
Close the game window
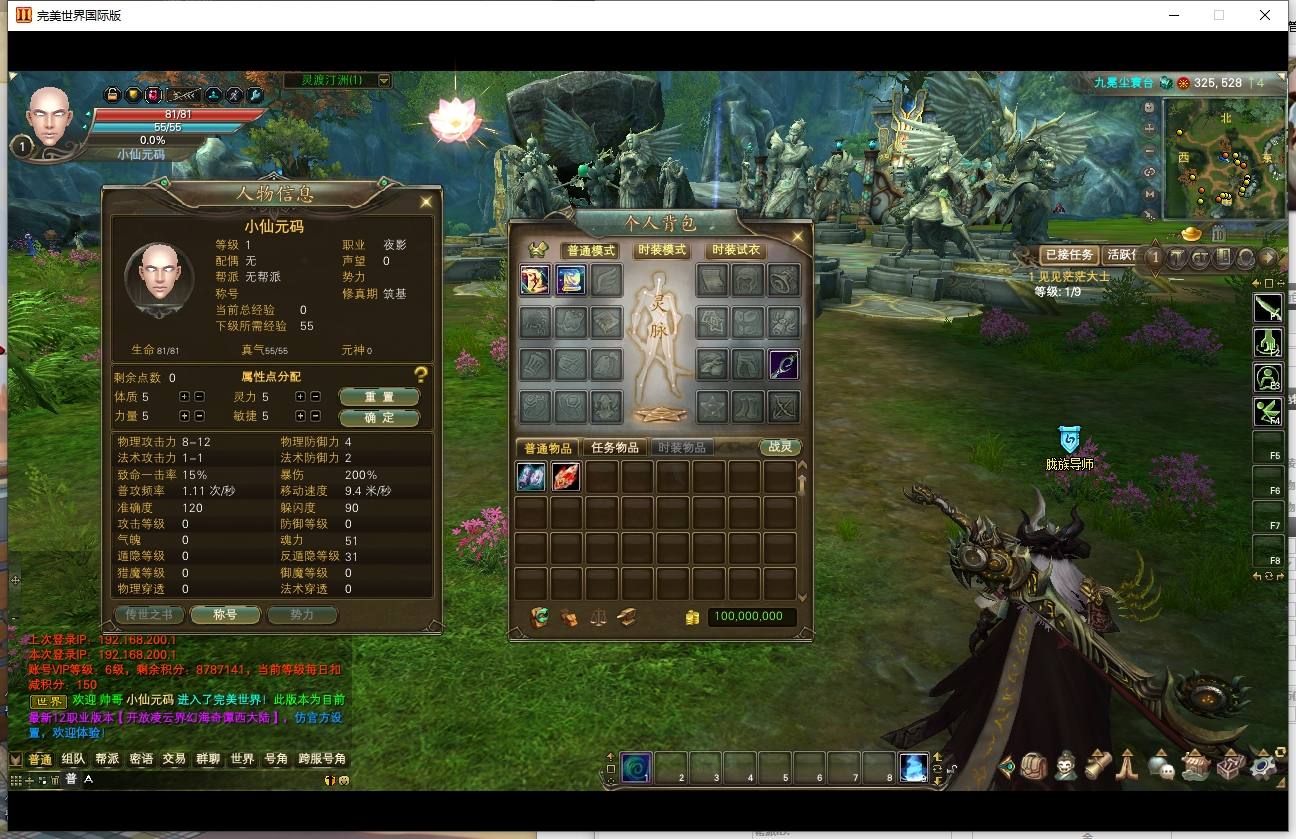pos(1265,15)
